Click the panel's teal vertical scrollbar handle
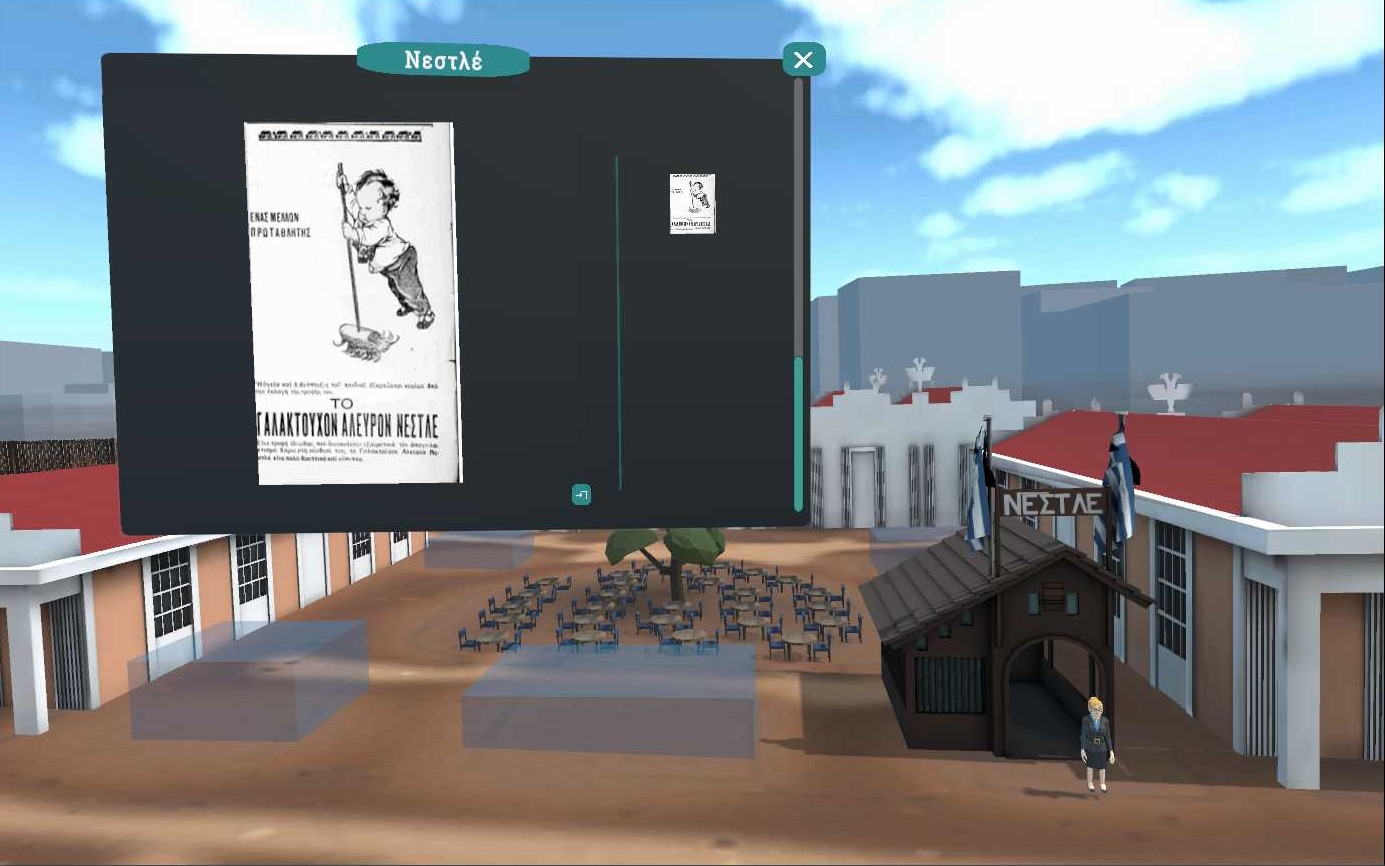The width and height of the screenshot is (1385, 866). pyautogui.click(x=798, y=433)
